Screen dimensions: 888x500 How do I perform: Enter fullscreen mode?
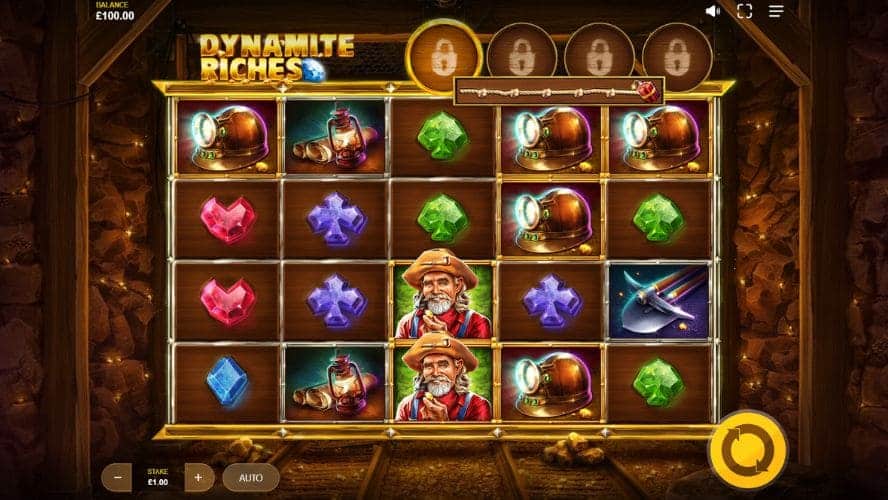[744, 11]
